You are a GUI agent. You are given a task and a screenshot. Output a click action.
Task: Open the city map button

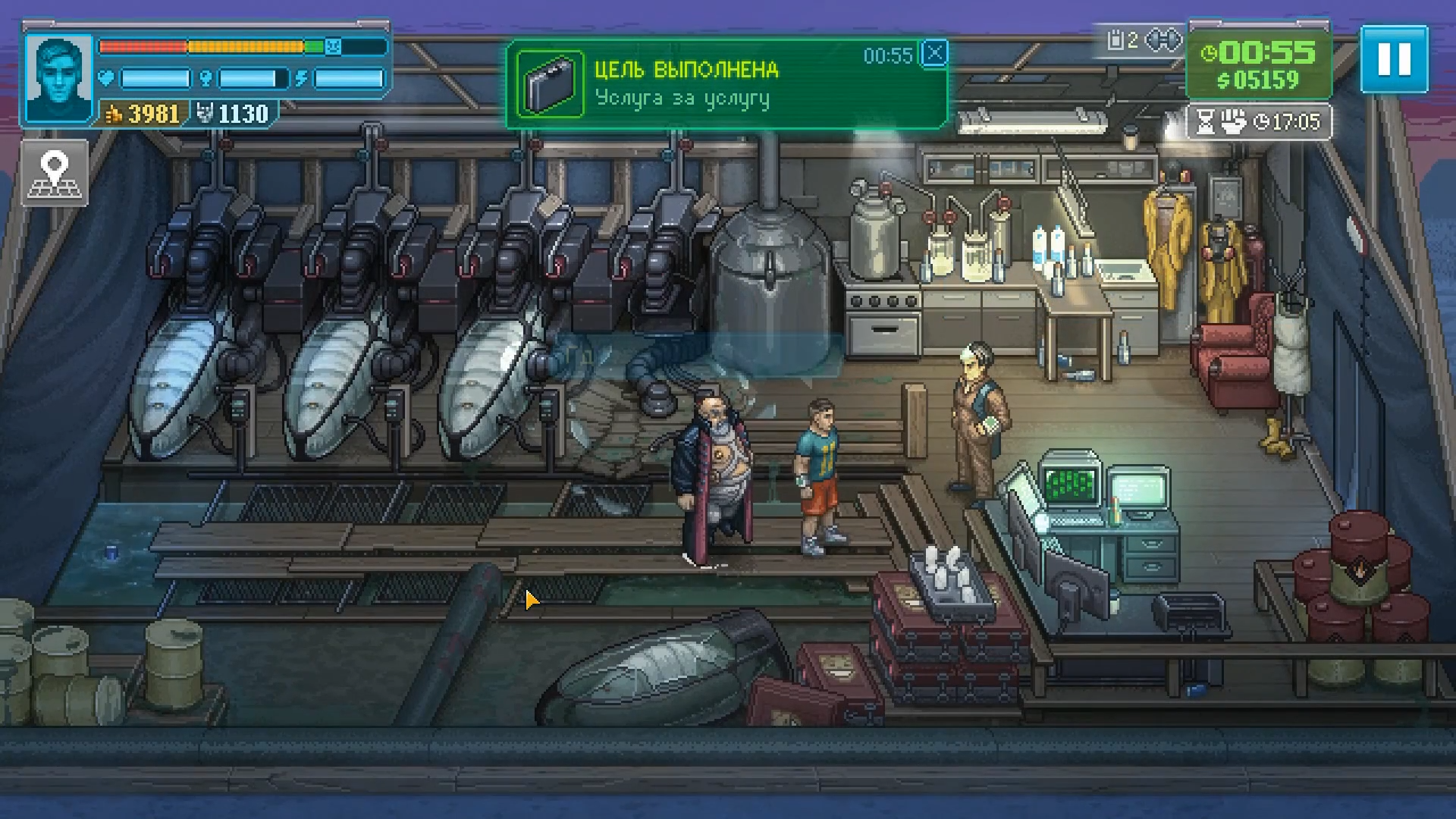(55, 173)
